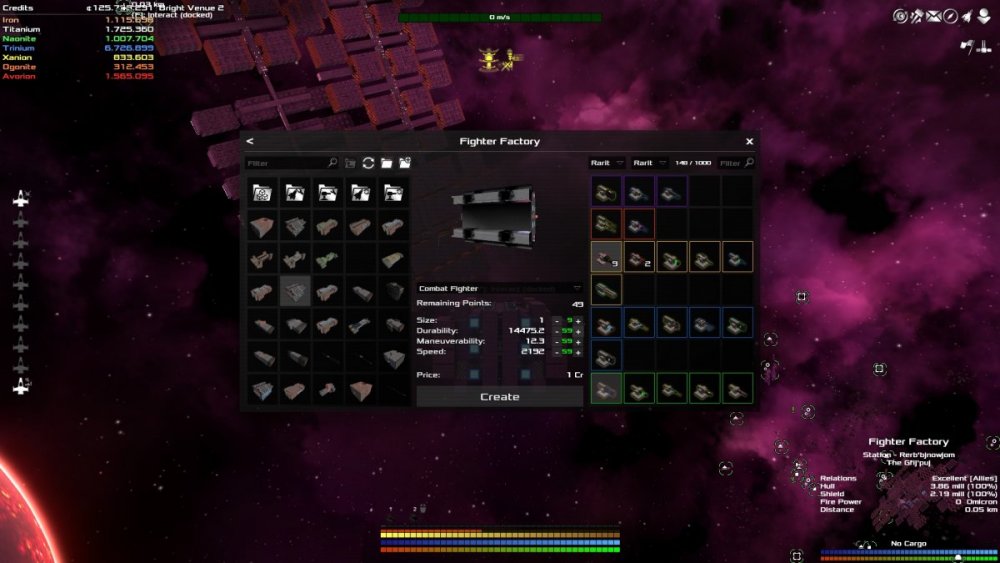Go back using the window's left arrow
1000x563 pixels.
click(x=250, y=141)
